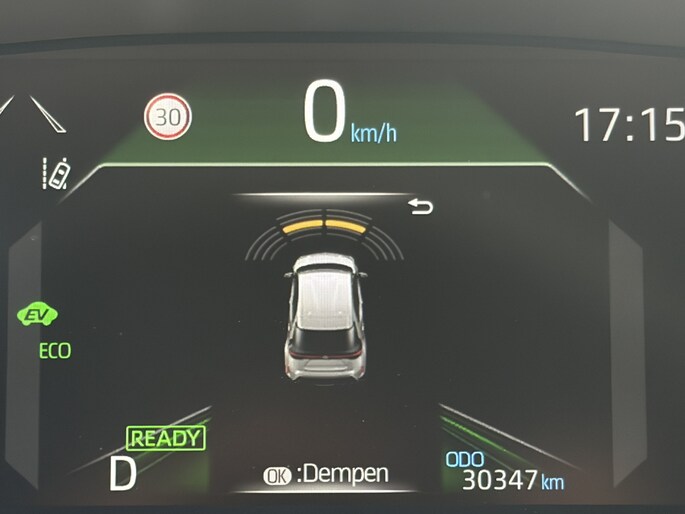Screen dimensions: 685x514
Task: Select the green EV mode indicator
Action: tap(39, 316)
